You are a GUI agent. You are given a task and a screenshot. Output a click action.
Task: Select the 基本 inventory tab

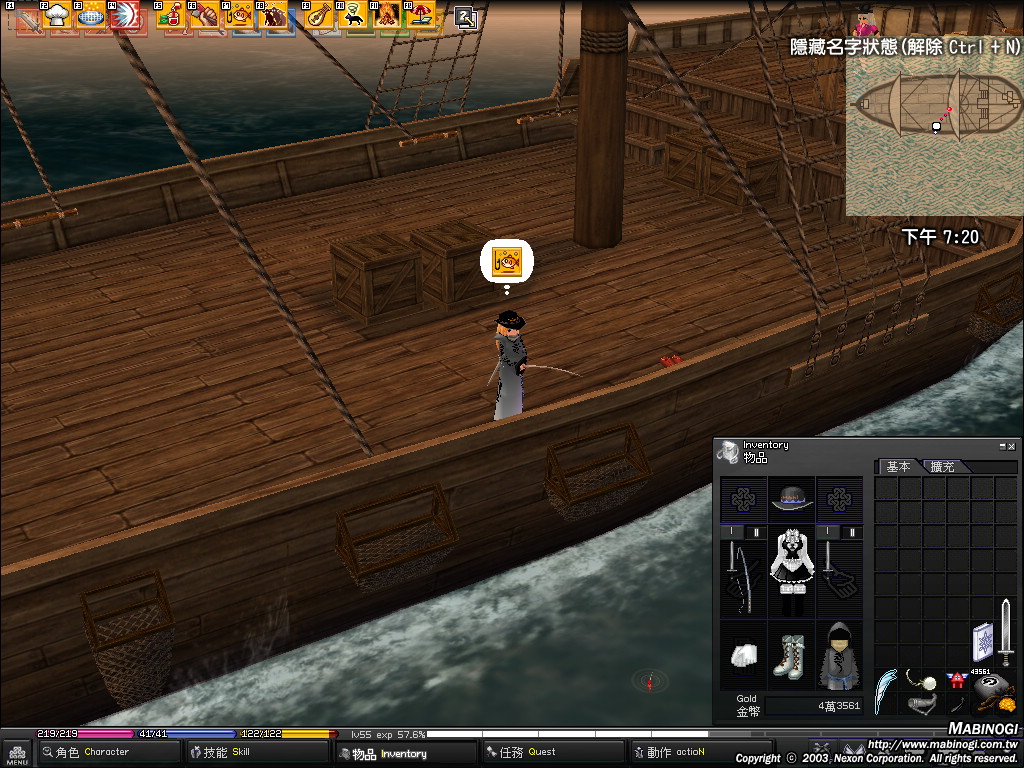click(x=898, y=467)
